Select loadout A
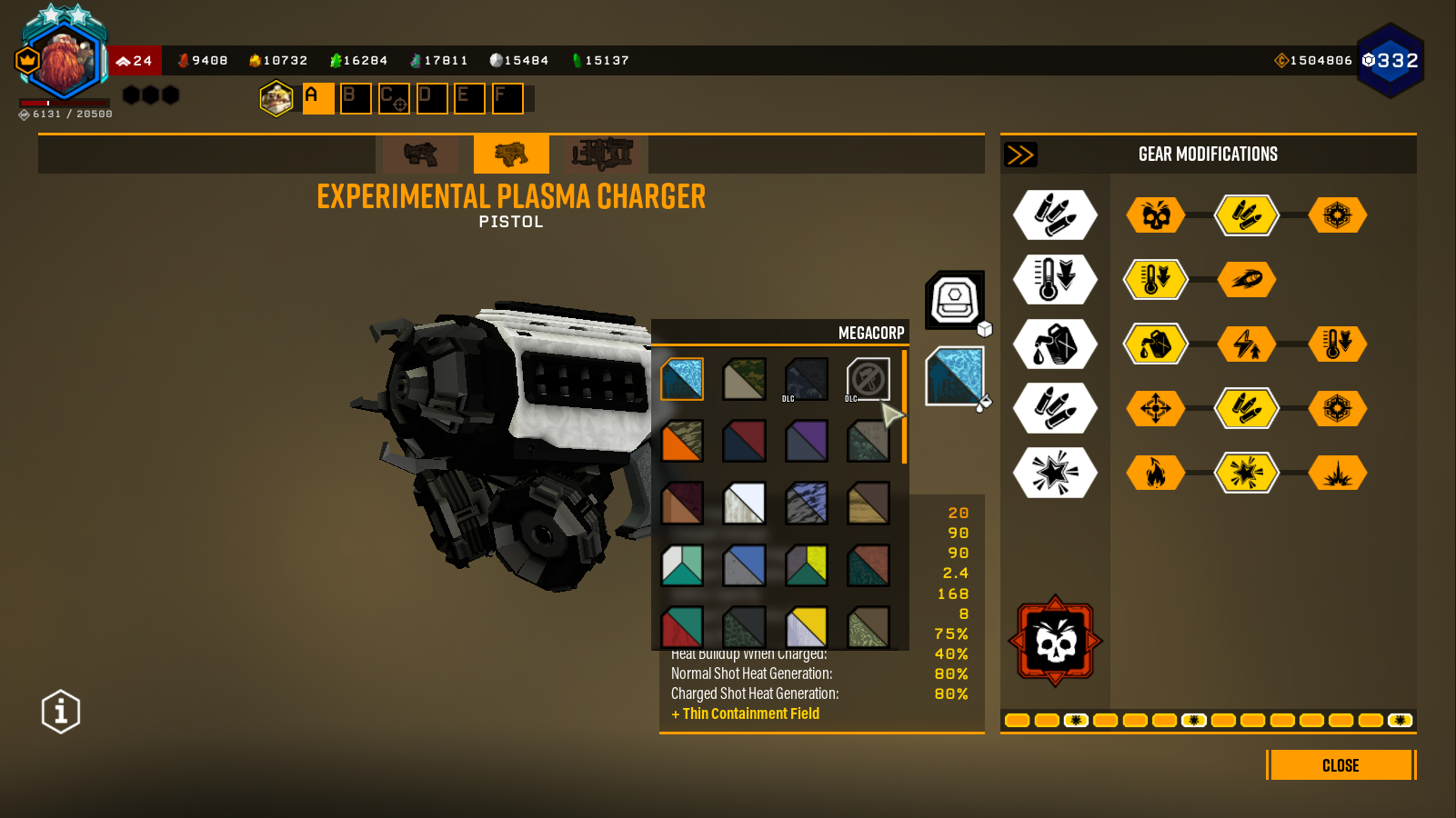1456x818 pixels. (317, 98)
